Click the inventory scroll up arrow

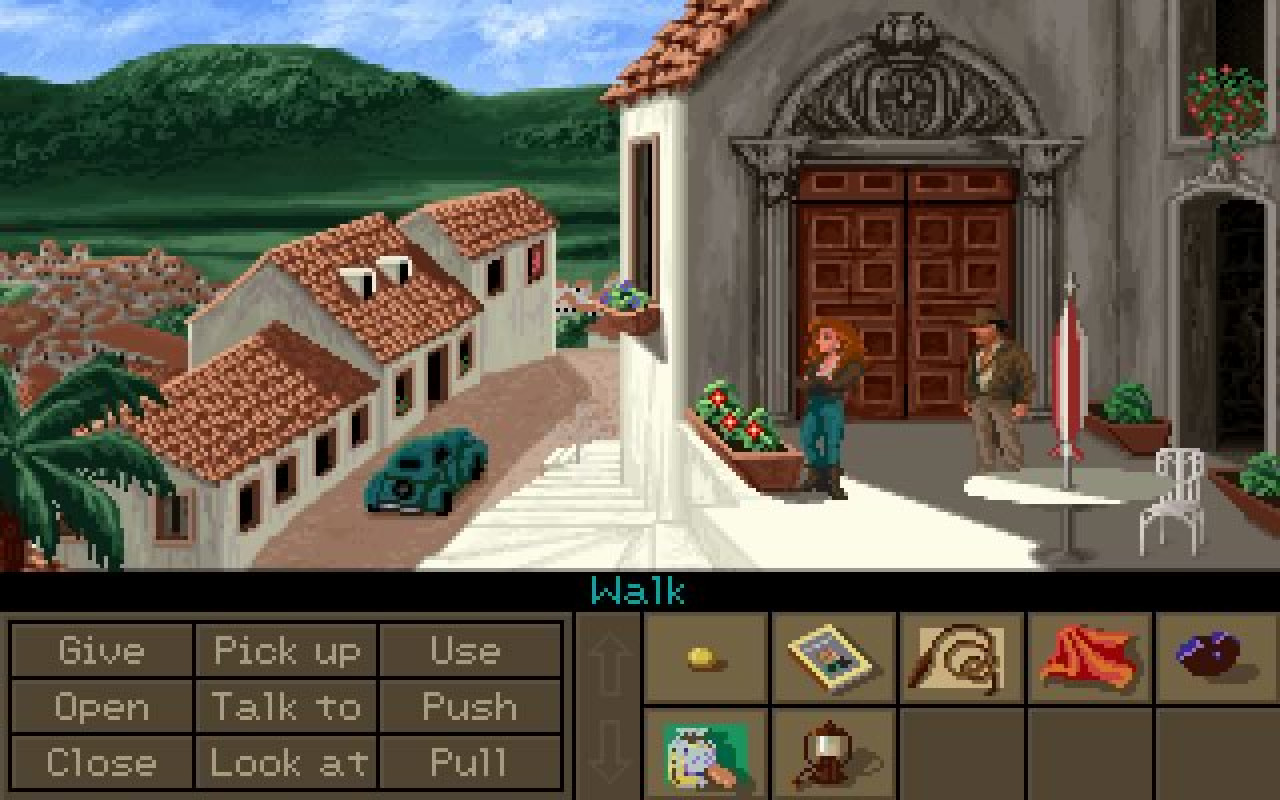608,658
